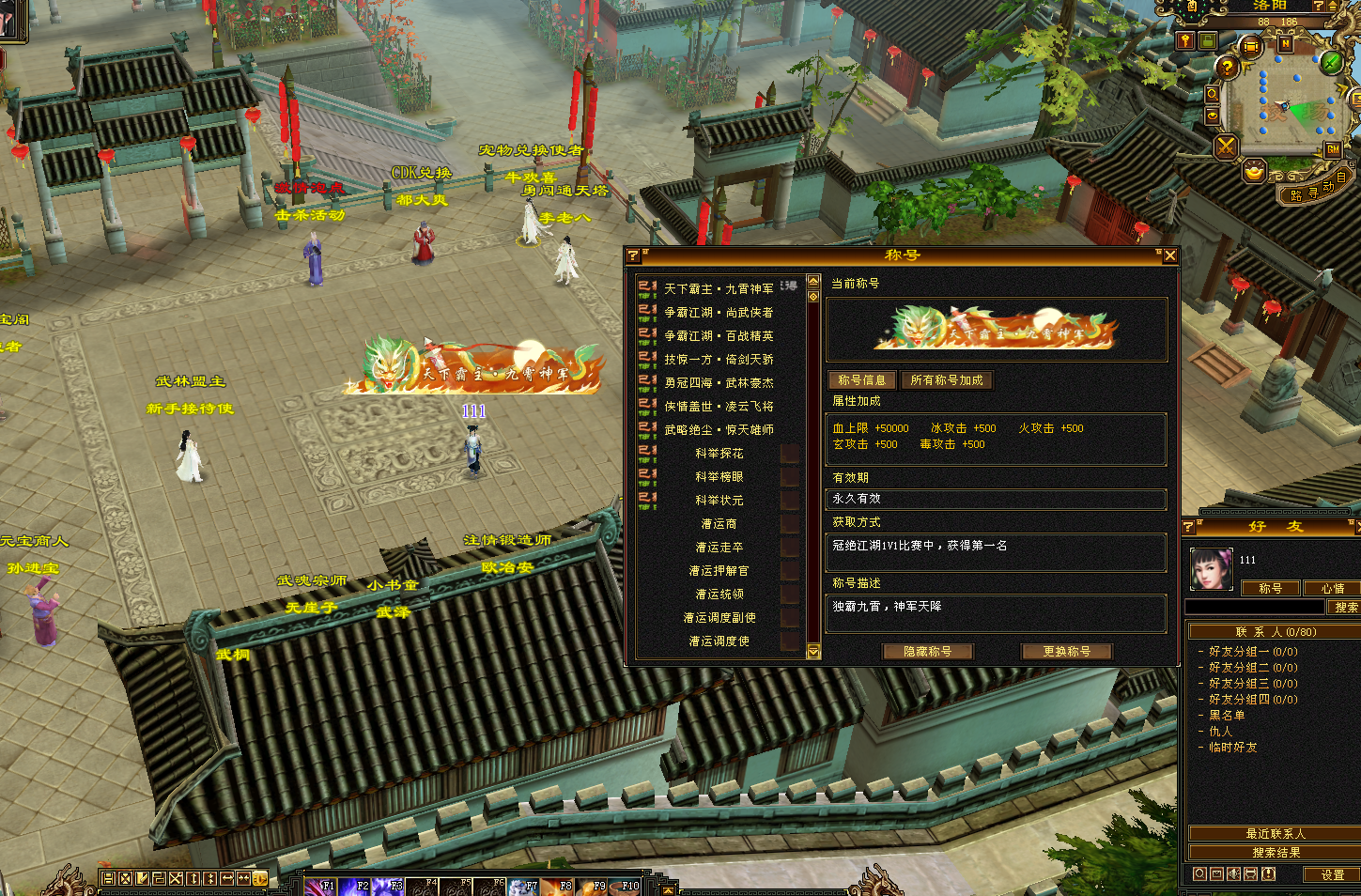Open the 称号信息 tab
Image resolution: width=1361 pixels, height=896 pixels.
point(861,380)
